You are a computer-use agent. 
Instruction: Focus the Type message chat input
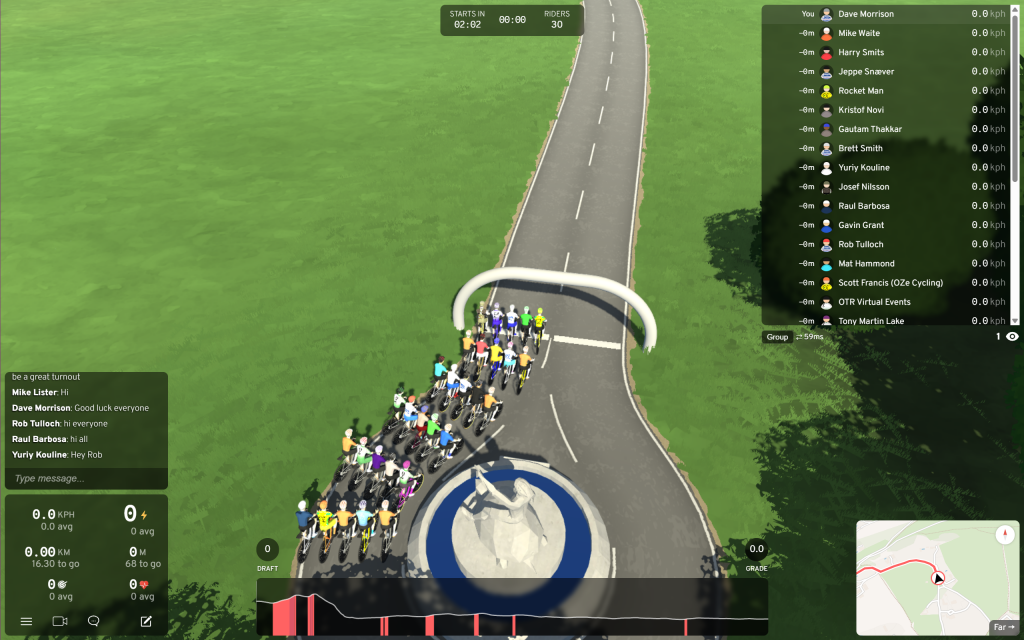pyautogui.click(x=86, y=478)
